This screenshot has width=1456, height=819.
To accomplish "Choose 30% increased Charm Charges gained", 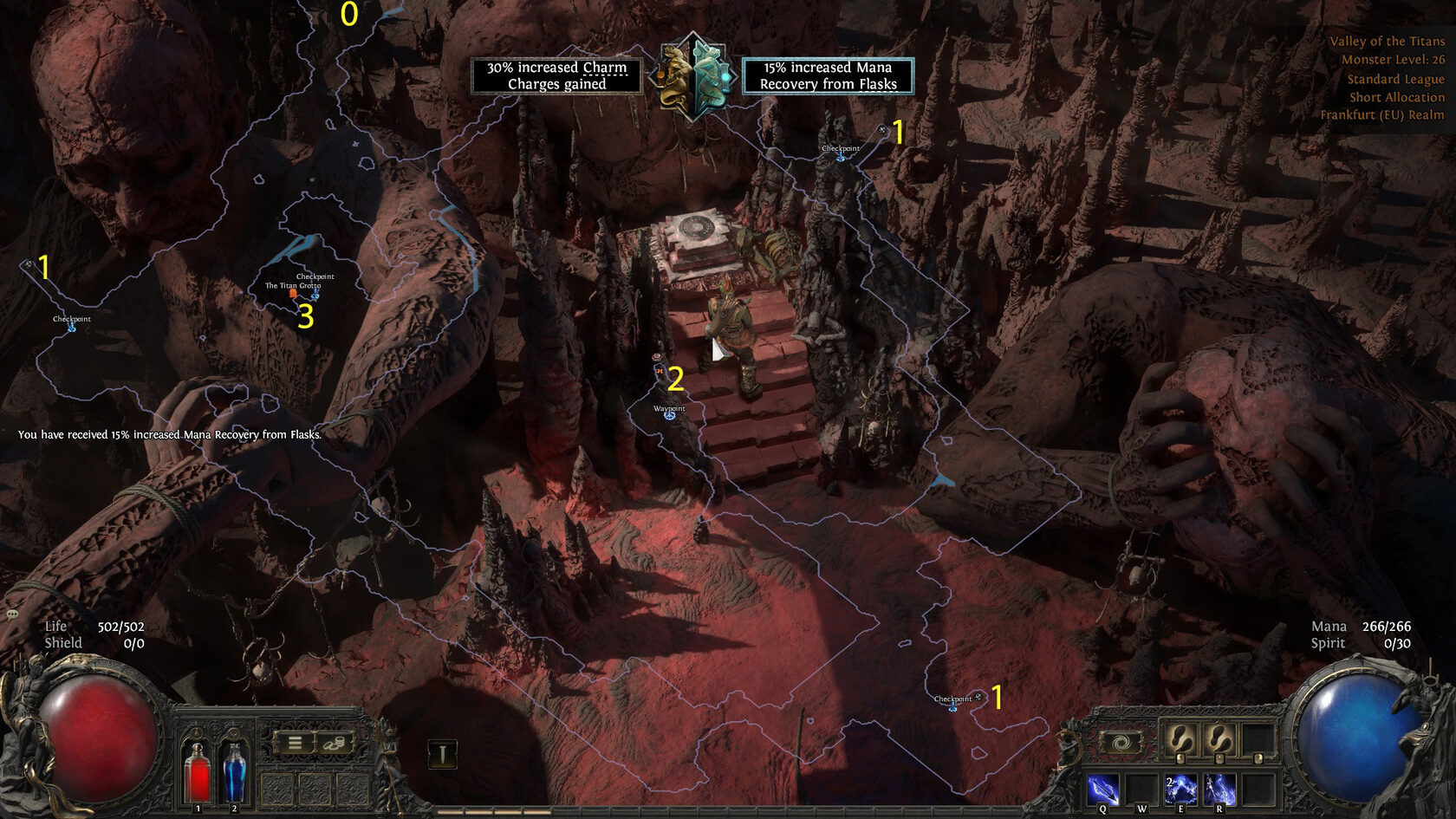I will click(x=556, y=75).
